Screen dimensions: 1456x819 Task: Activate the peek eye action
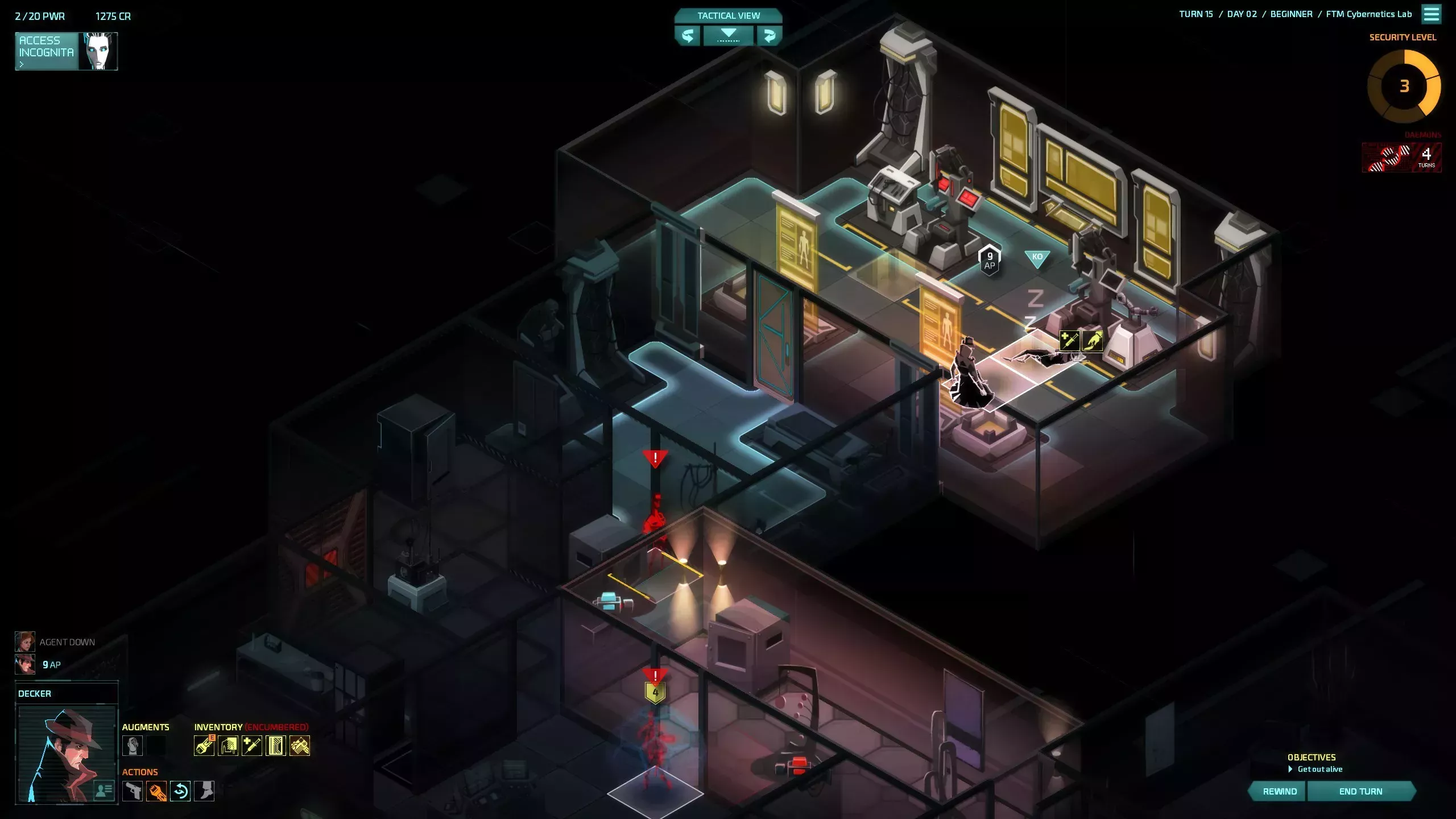click(180, 791)
